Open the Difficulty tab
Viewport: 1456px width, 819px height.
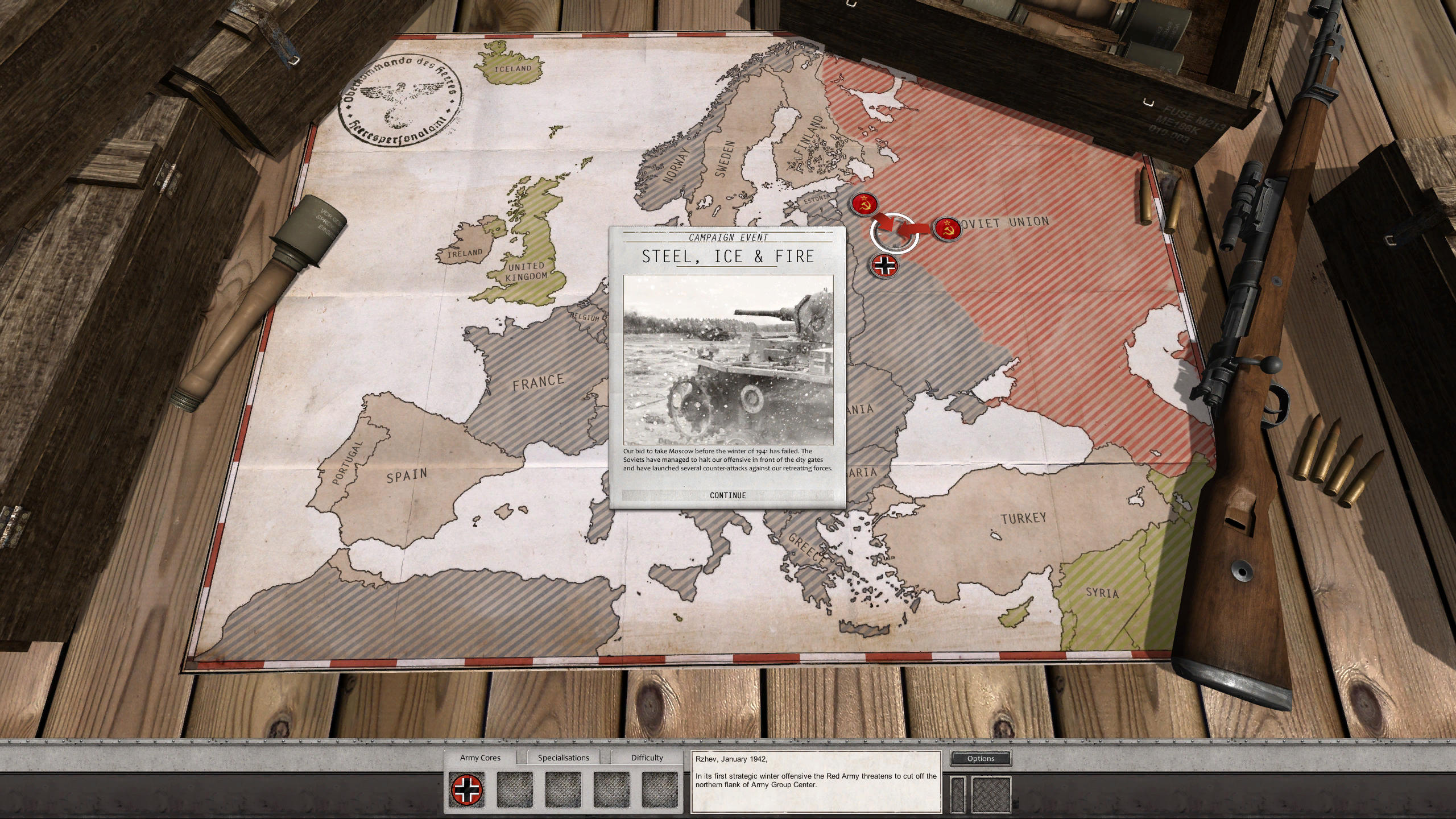pyautogui.click(x=646, y=758)
